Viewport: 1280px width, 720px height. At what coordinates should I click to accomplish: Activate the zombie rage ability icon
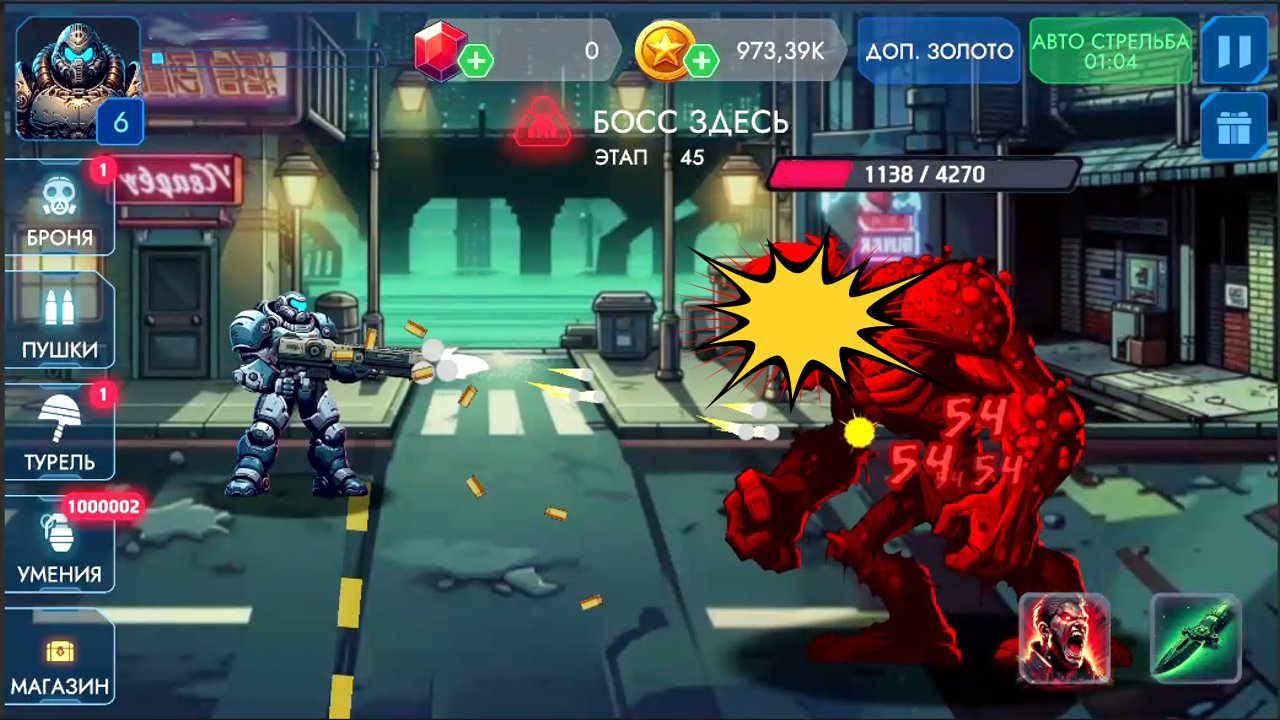click(x=1064, y=640)
